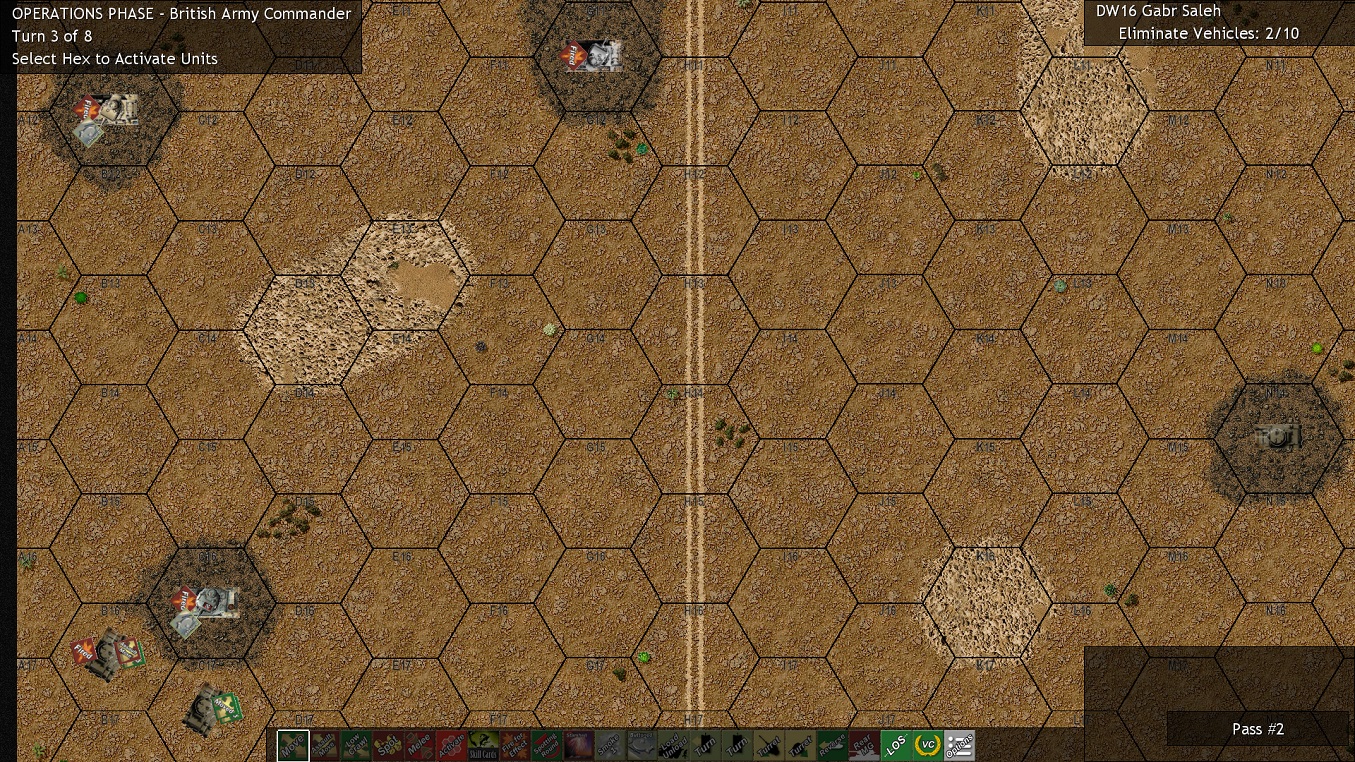This screenshot has height=762, width=1355.
Task: Select the Move command icon
Action: click(293, 745)
